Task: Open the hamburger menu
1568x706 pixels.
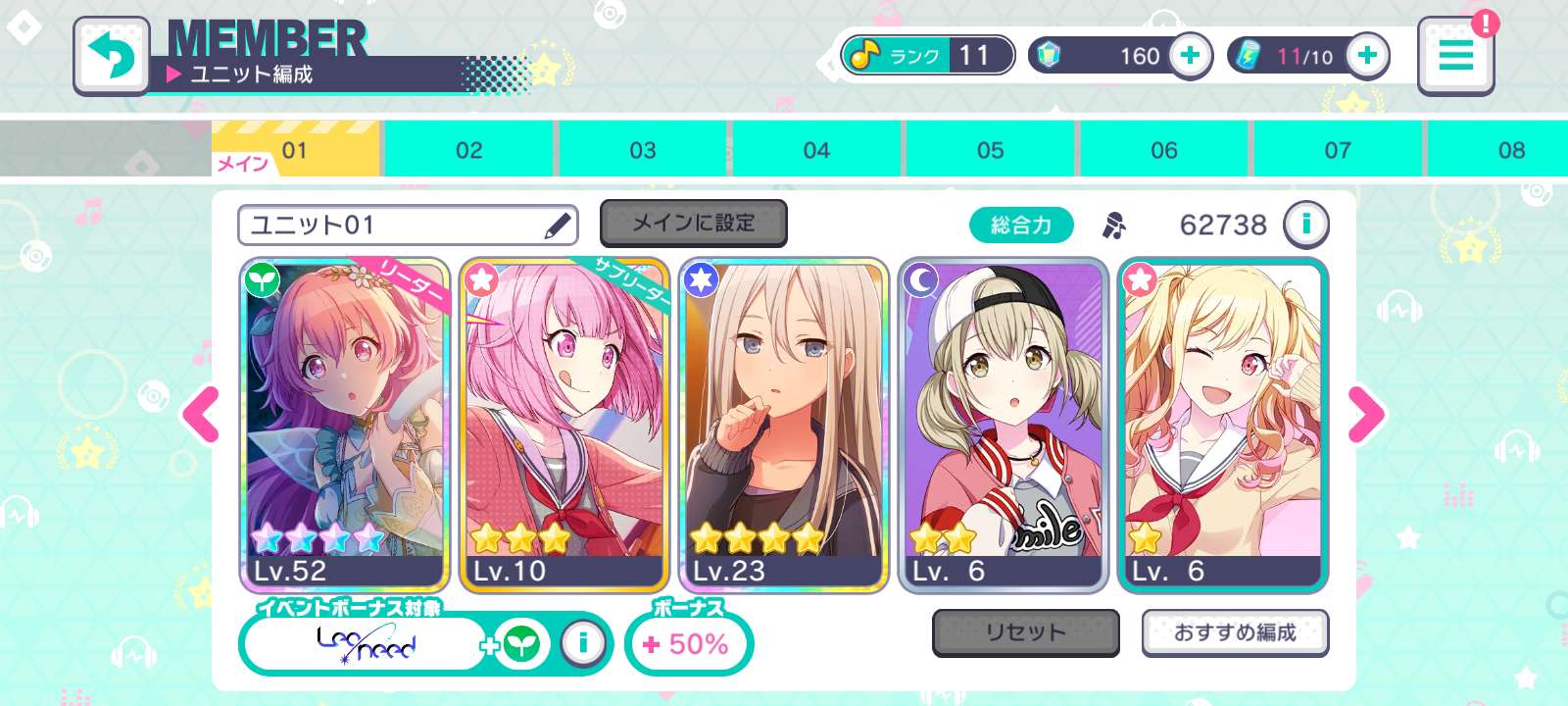Action: click(1455, 56)
